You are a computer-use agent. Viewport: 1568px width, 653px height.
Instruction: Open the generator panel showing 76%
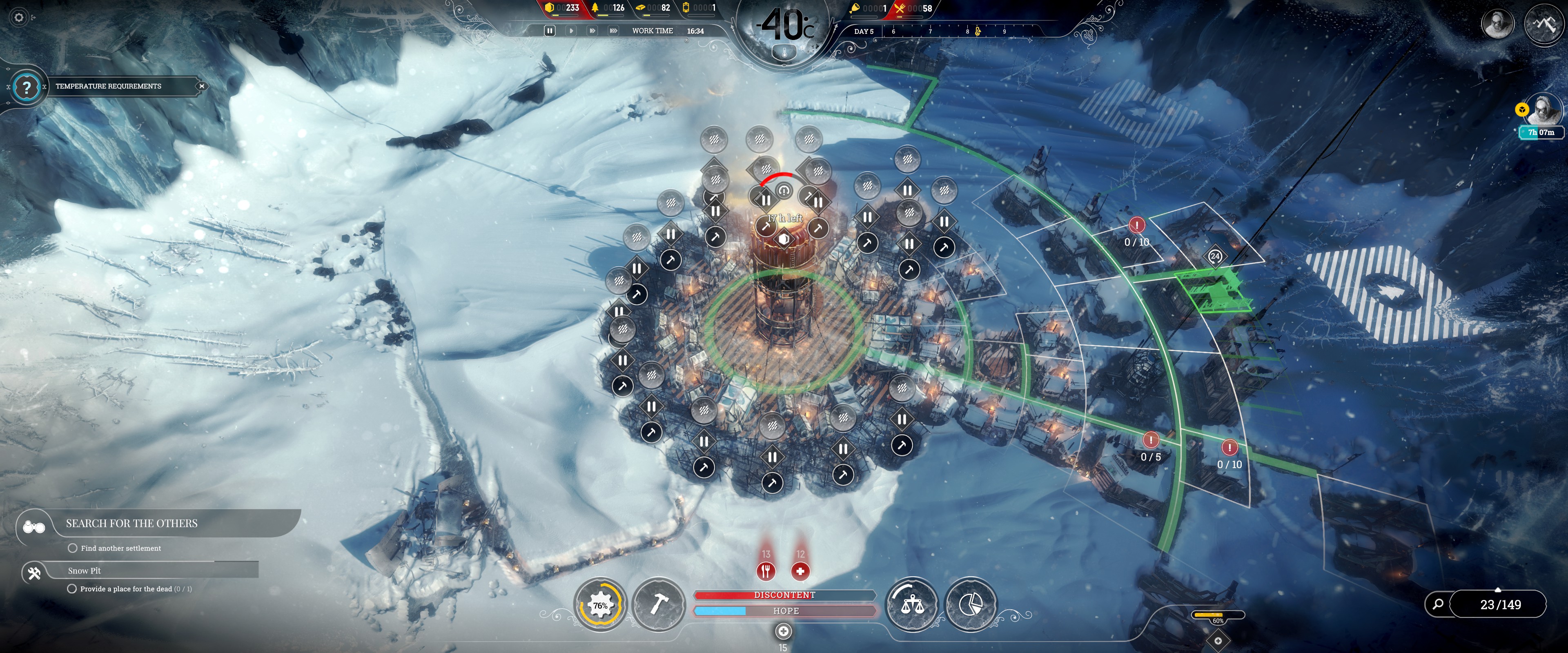tap(600, 605)
